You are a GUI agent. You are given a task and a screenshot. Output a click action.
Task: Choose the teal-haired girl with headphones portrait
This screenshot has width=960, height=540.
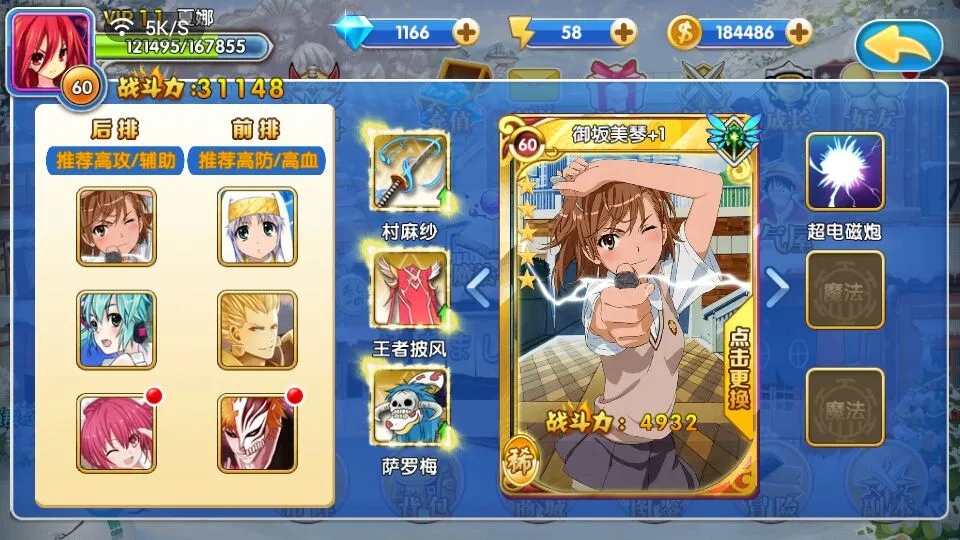point(116,330)
